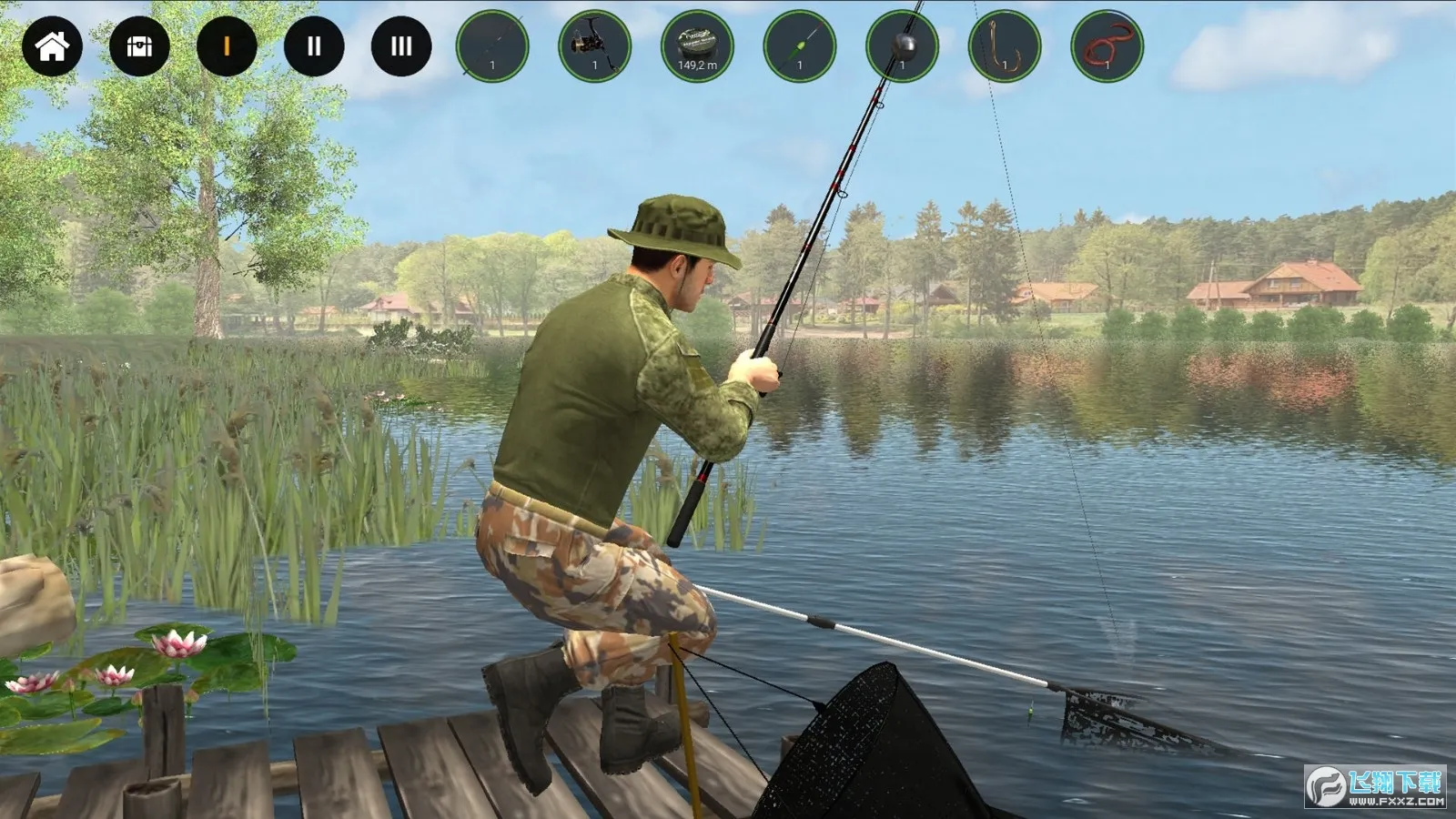This screenshot has height=819, width=1456.
Task: Select the fishing rod slot
Action: pyautogui.click(x=492, y=45)
